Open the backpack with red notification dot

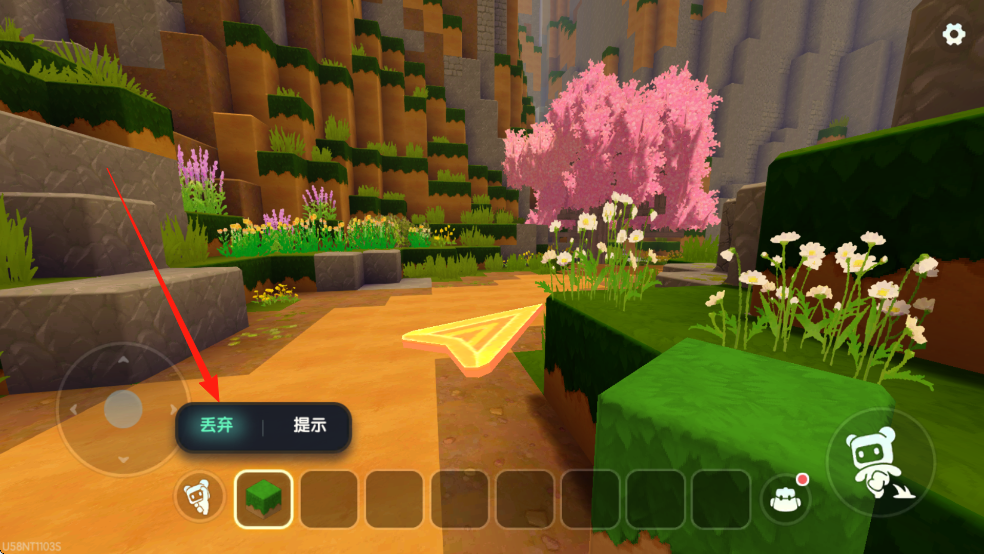pos(786,497)
